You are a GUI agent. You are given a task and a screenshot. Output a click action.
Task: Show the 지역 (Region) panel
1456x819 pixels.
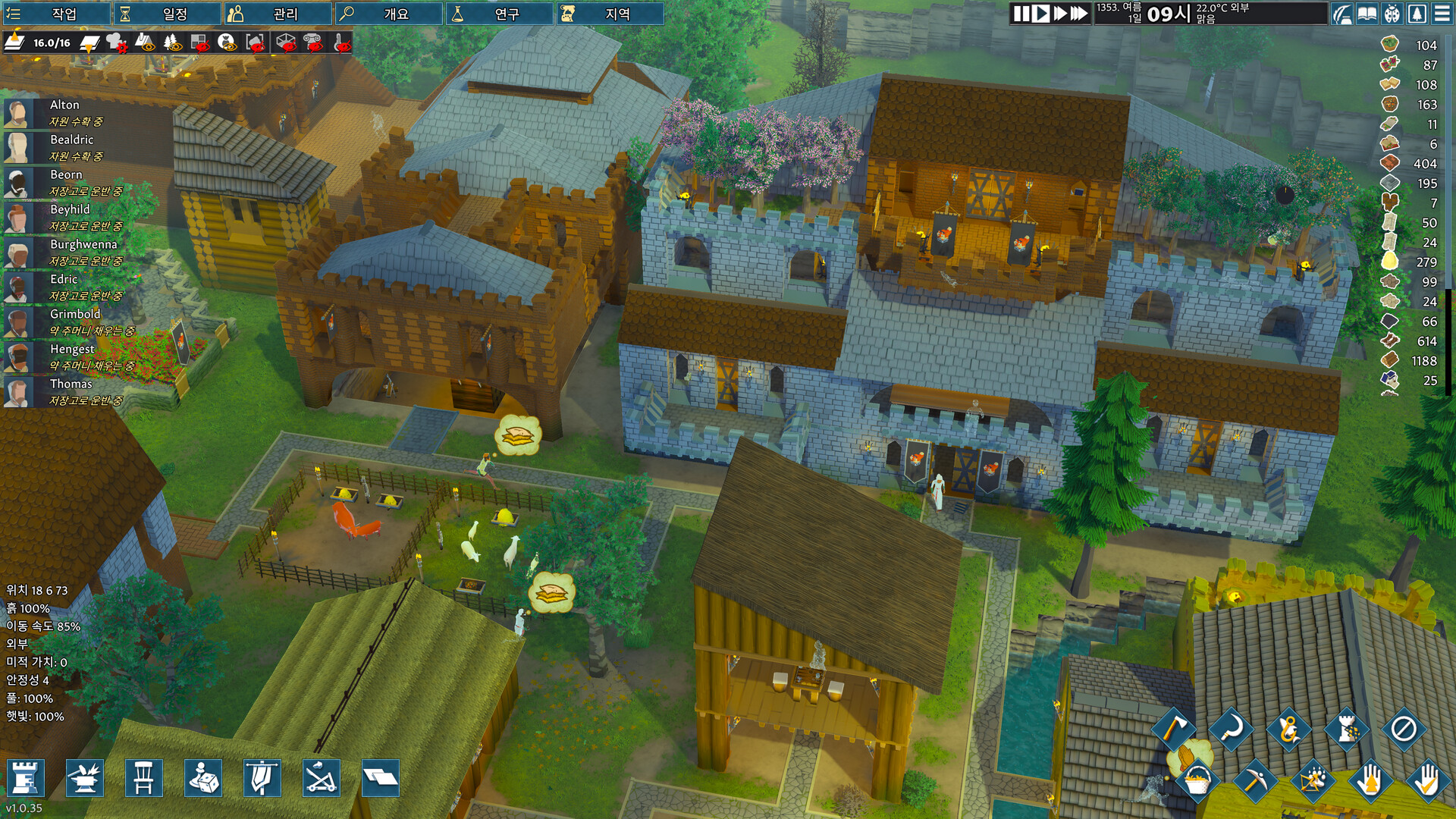(610, 14)
